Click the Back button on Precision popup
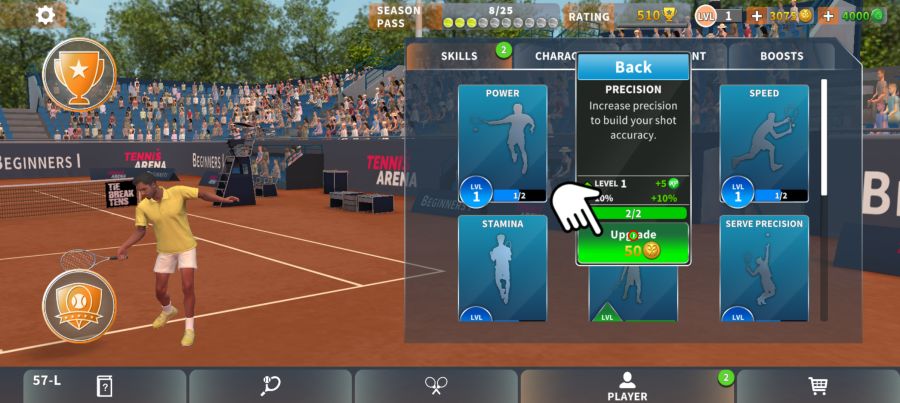This screenshot has width=900, height=403. (633, 67)
